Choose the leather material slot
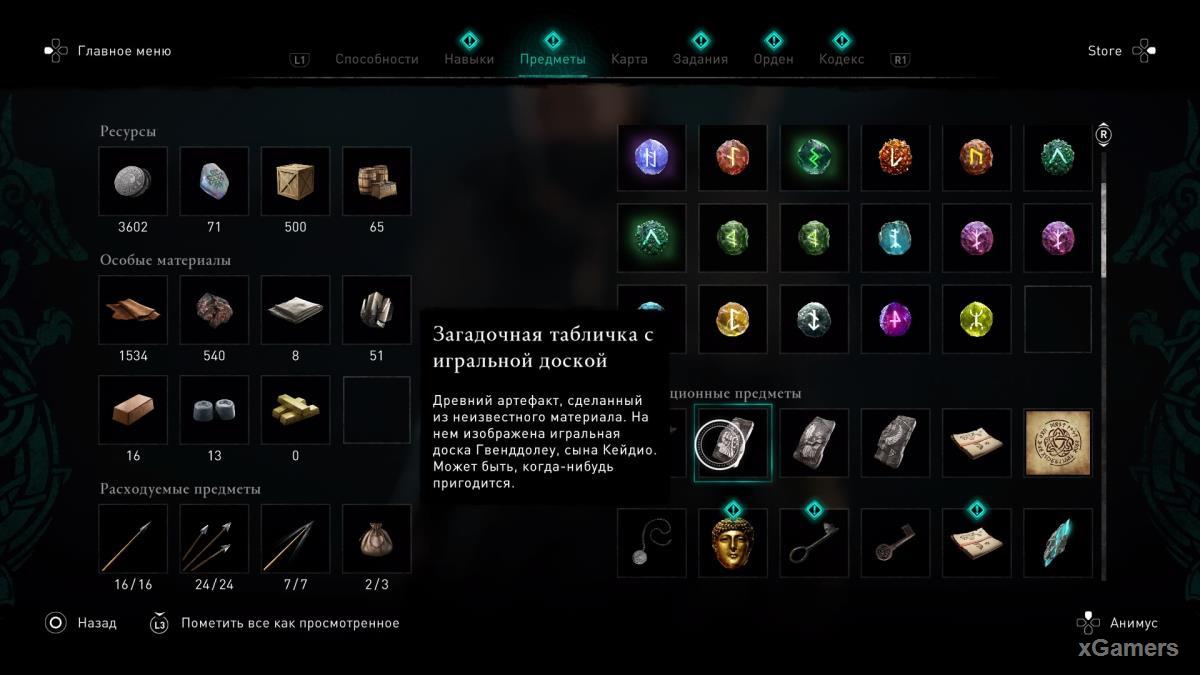This screenshot has width=1200, height=675. 133,310
